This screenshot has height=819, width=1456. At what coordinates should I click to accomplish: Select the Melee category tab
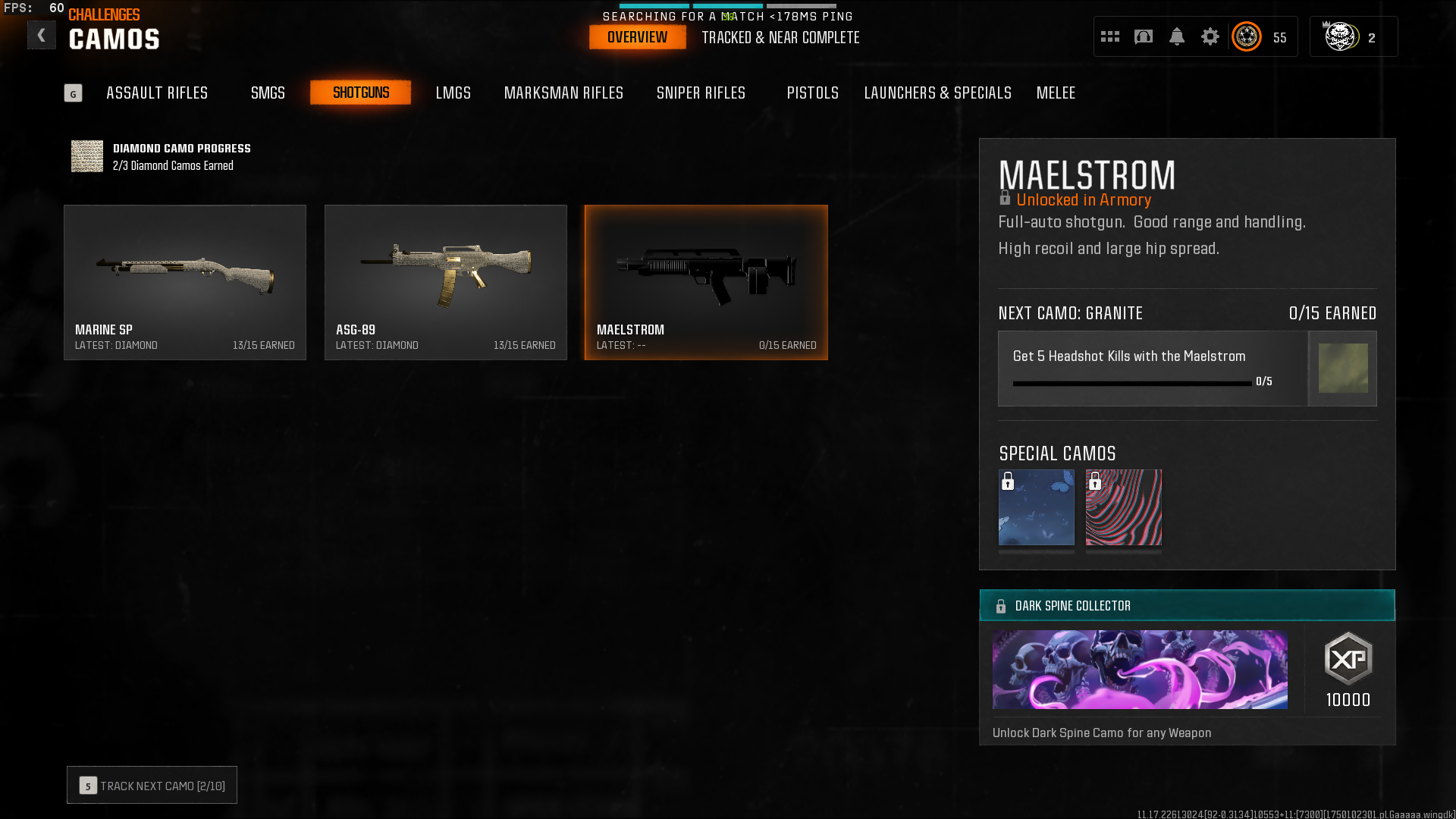1056,93
